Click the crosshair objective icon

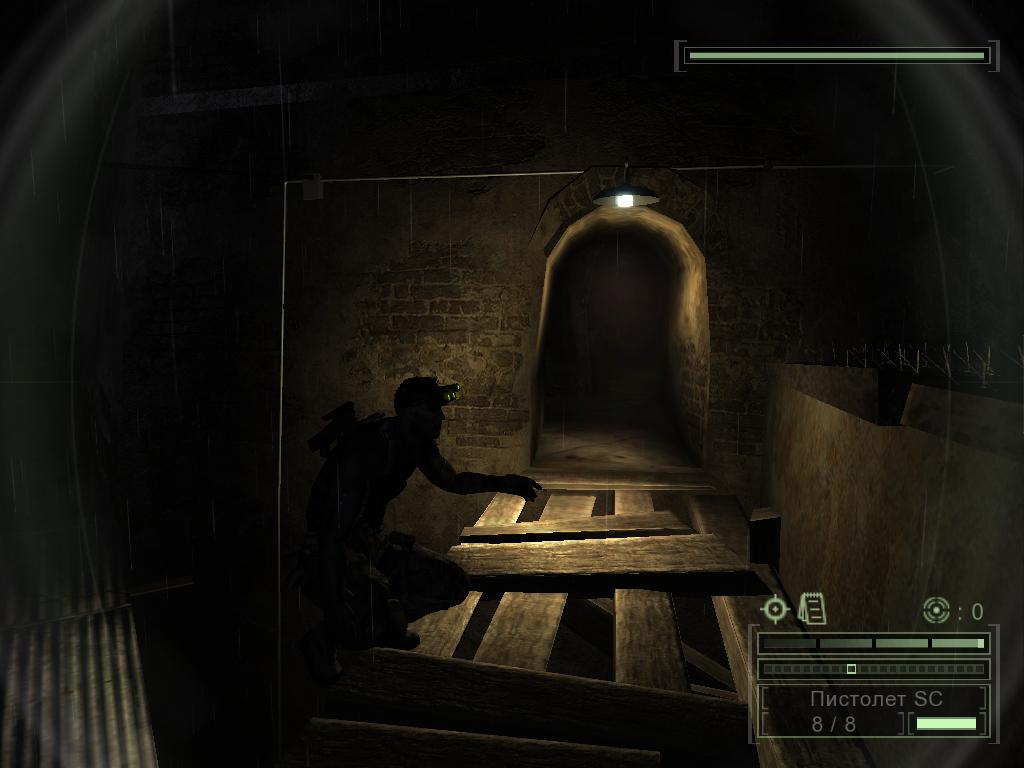click(x=775, y=608)
